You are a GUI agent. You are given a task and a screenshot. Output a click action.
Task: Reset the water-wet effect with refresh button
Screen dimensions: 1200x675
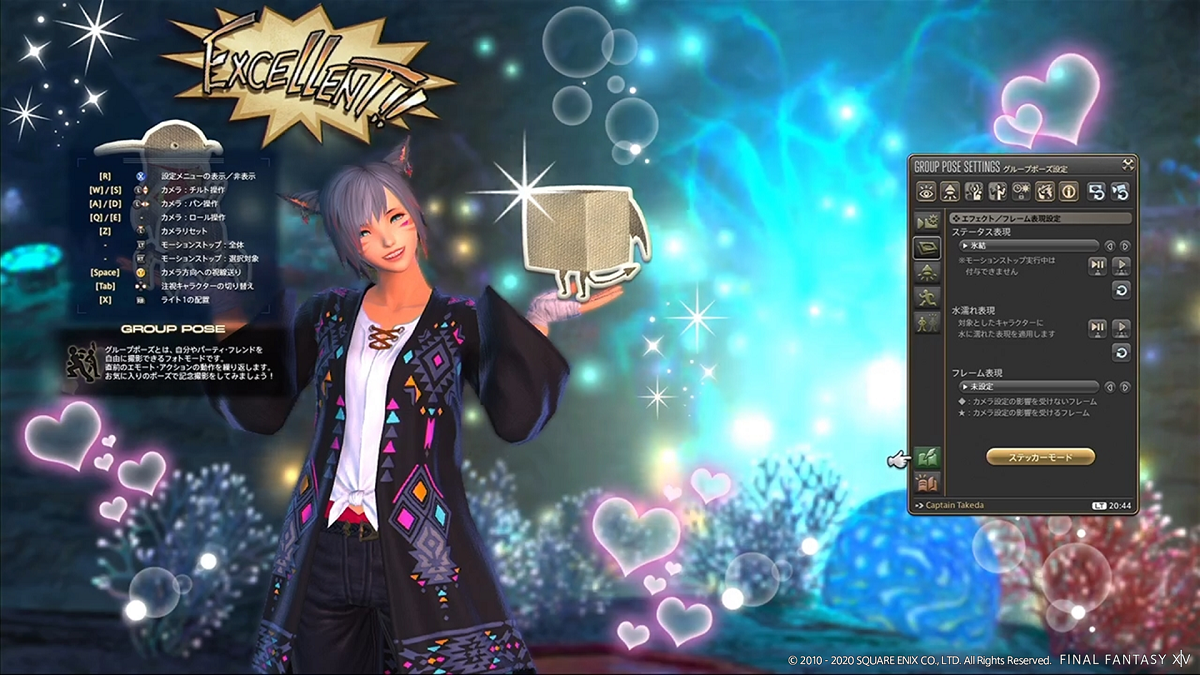1121,351
